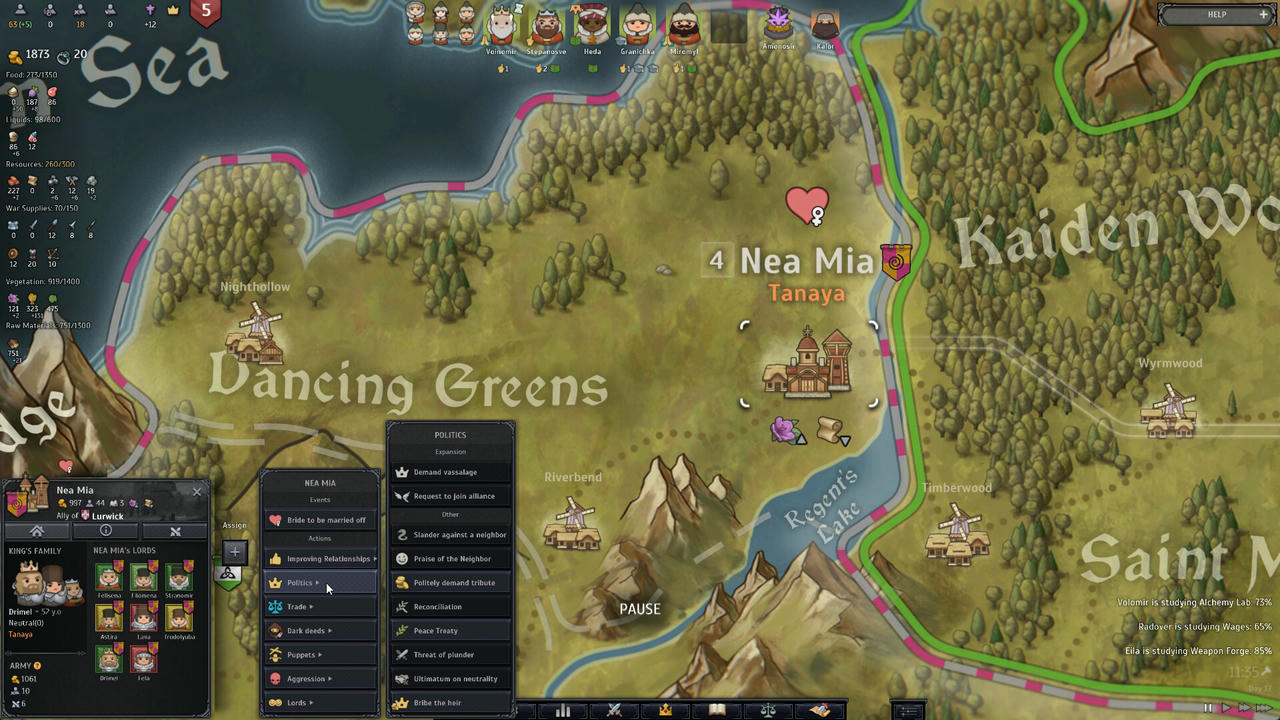Select Politely demand tribute

tap(451, 583)
